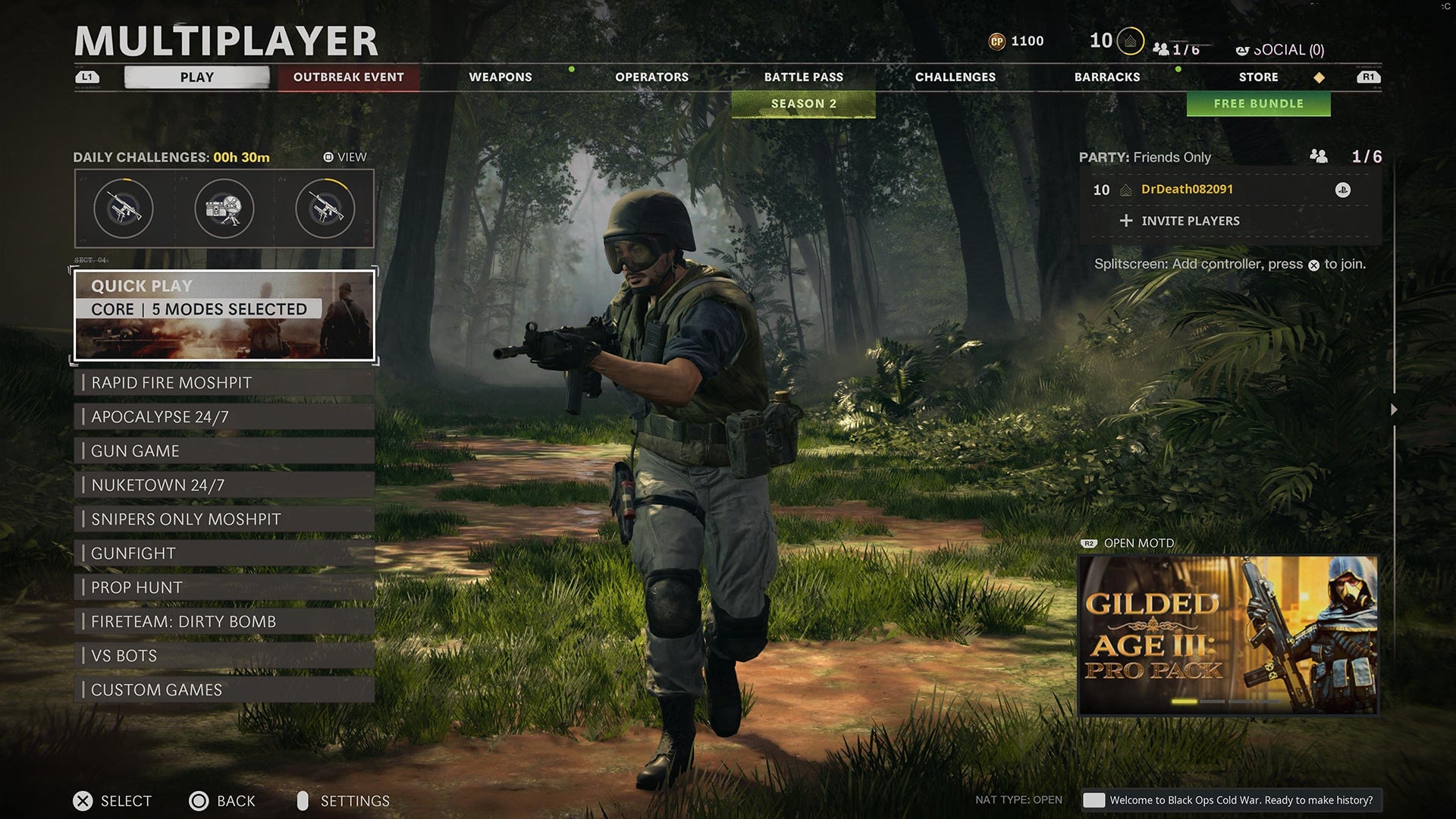
Task: Select Apocalypse 24/7 playlist
Action: click(224, 417)
